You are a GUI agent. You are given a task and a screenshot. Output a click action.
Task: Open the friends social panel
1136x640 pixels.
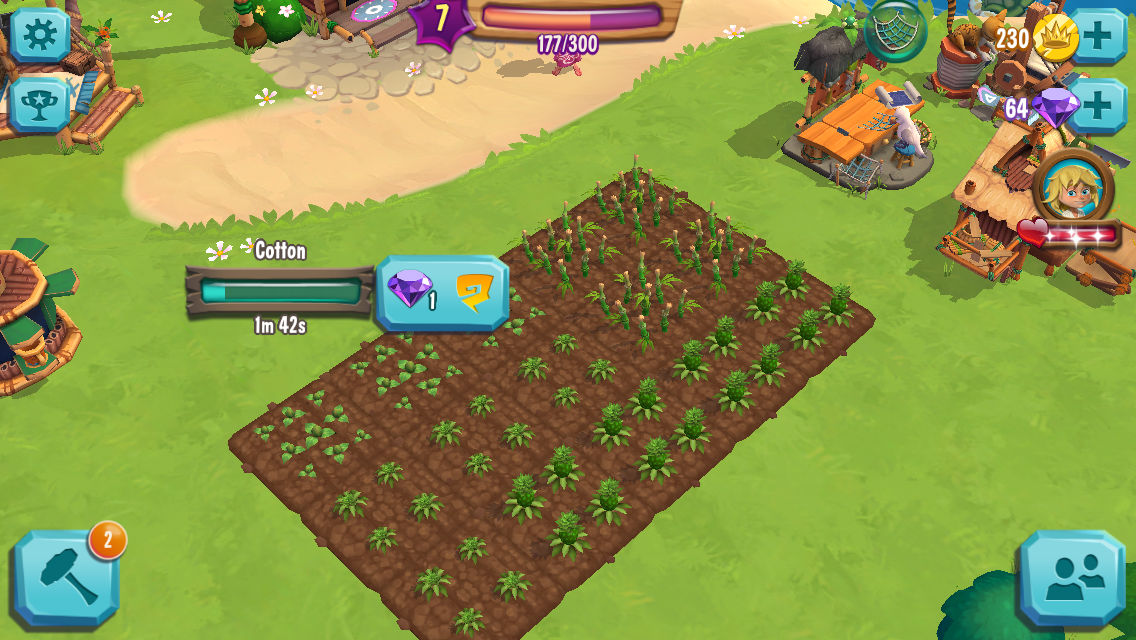pos(1069,580)
